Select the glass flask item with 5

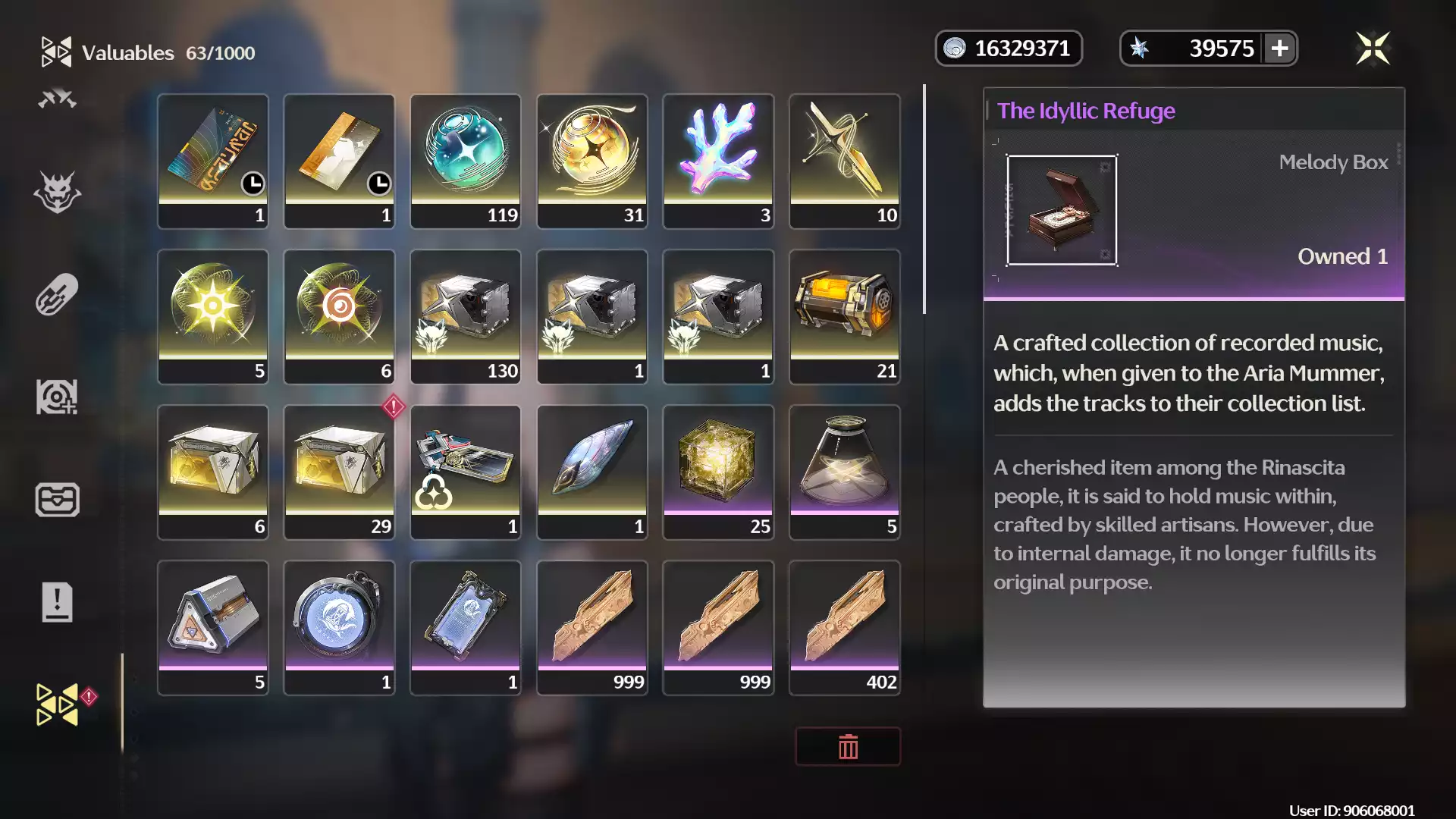(844, 472)
